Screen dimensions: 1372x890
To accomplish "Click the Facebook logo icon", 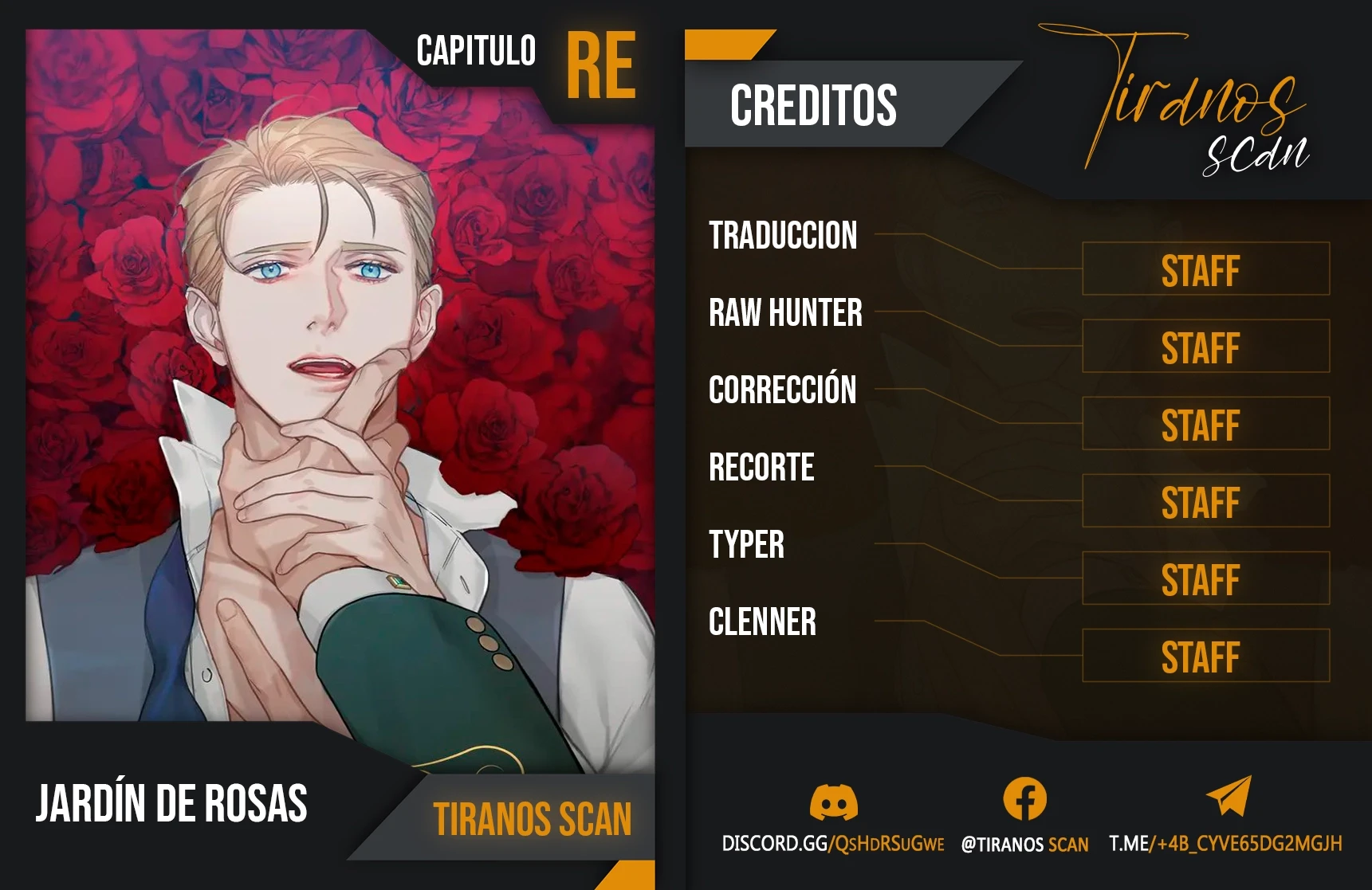I will point(1024,799).
